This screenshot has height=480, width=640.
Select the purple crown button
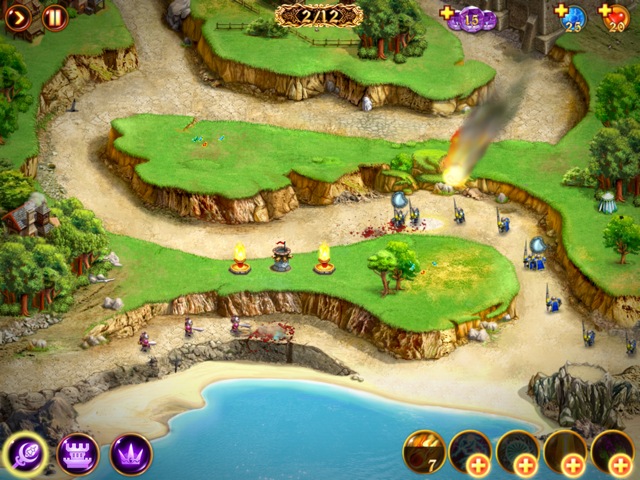tap(131, 454)
